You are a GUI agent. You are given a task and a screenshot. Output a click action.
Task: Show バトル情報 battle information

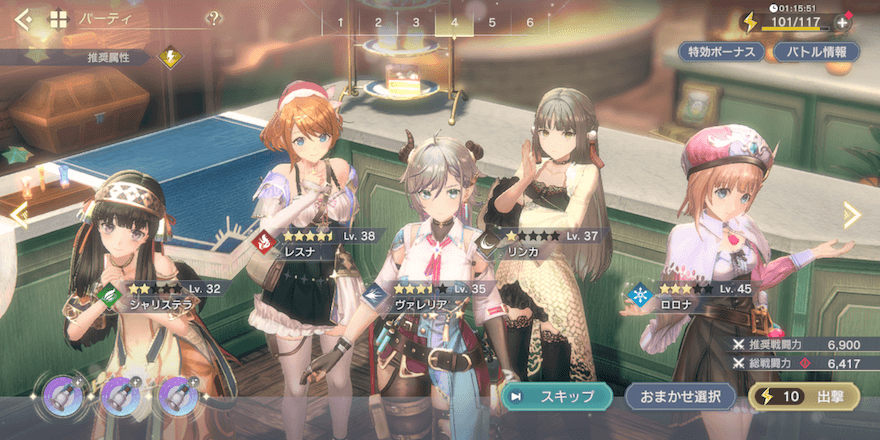click(817, 52)
